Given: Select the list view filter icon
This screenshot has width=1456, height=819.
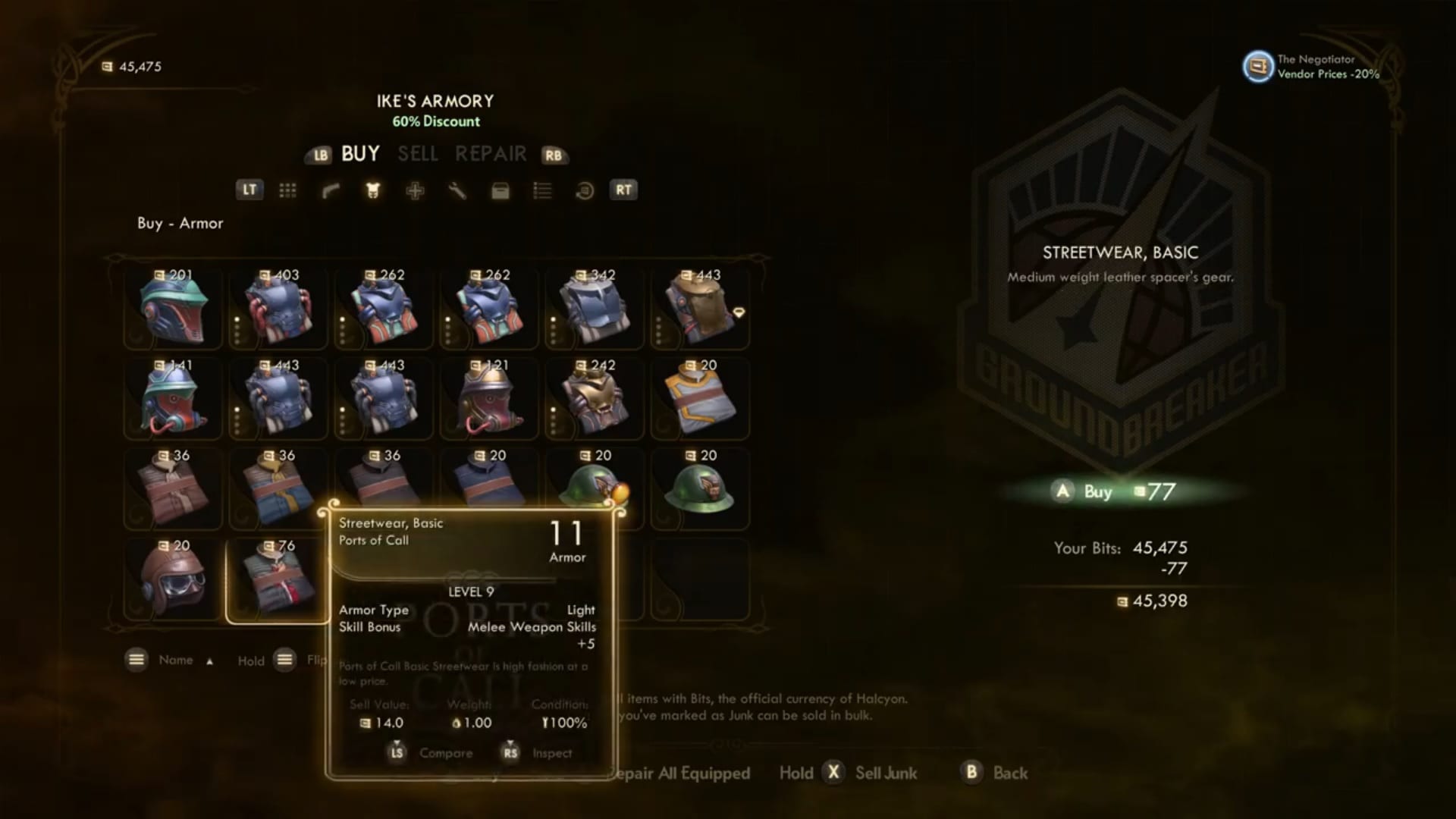Looking at the screenshot, I should point(543,190).
